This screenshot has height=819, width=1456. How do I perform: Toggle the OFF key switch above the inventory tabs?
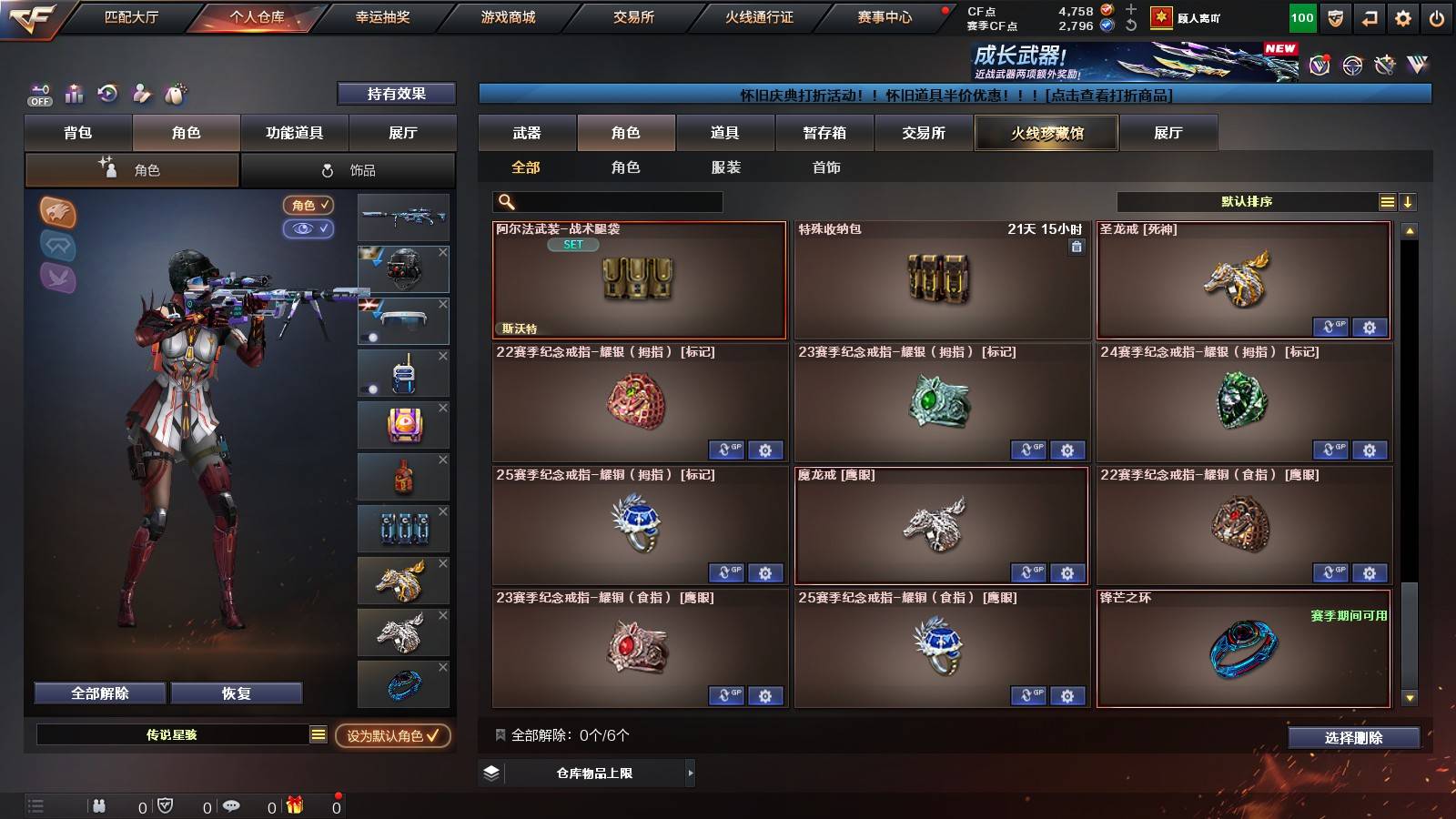click(38, 95)
